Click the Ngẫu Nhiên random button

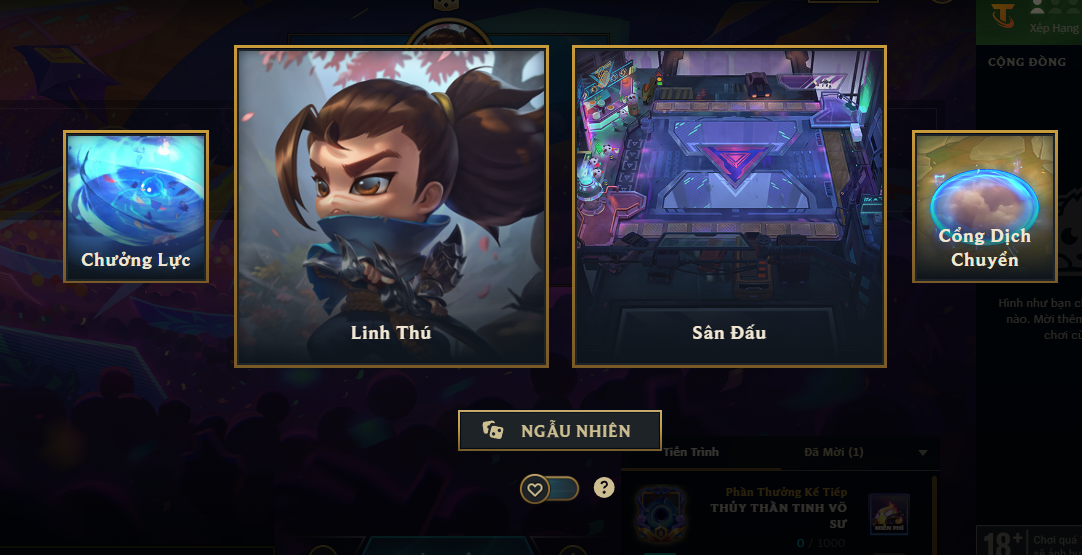point(560,430)
